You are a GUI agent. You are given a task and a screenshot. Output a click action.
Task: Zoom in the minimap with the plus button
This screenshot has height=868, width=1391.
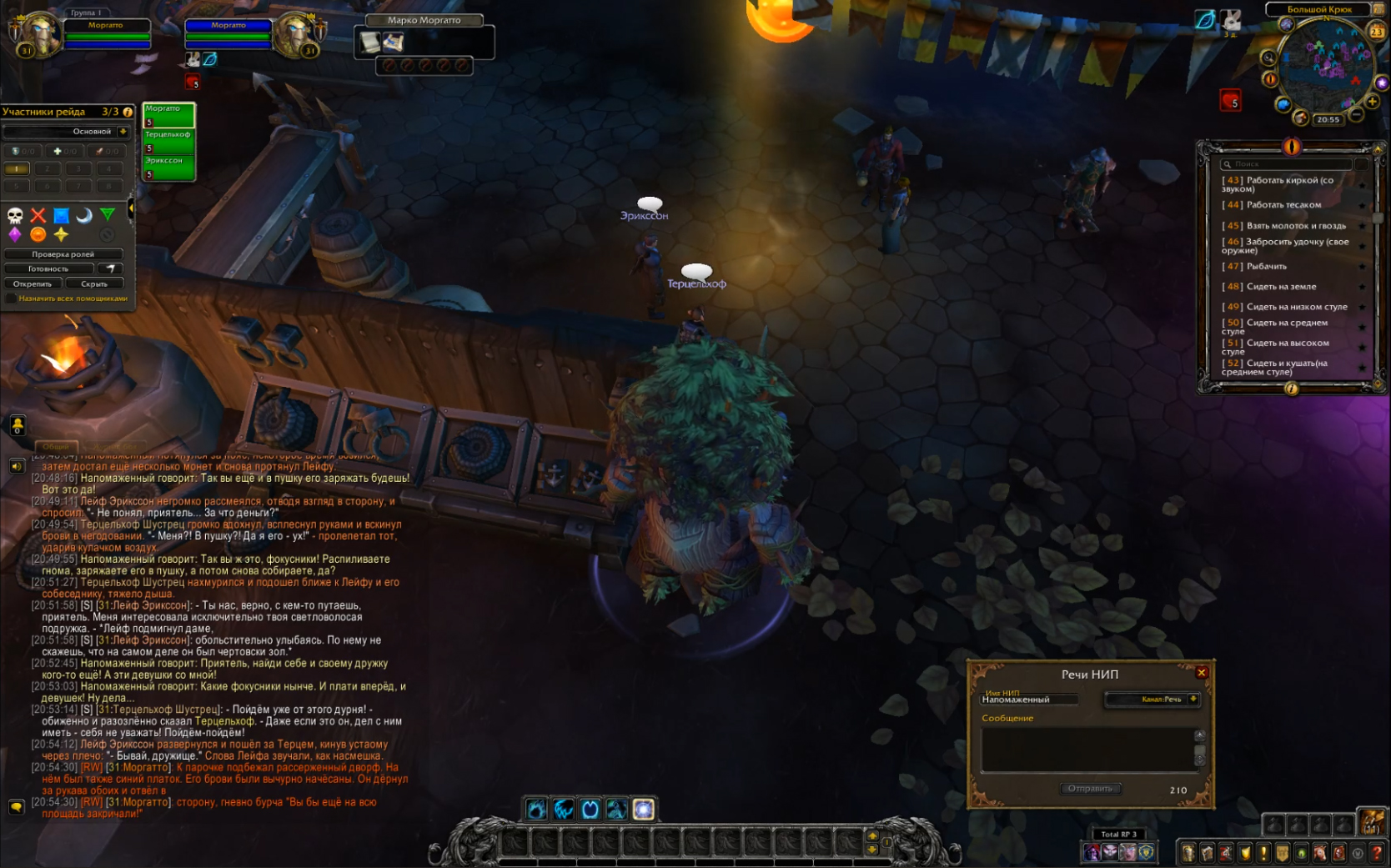pos(1372,102)
